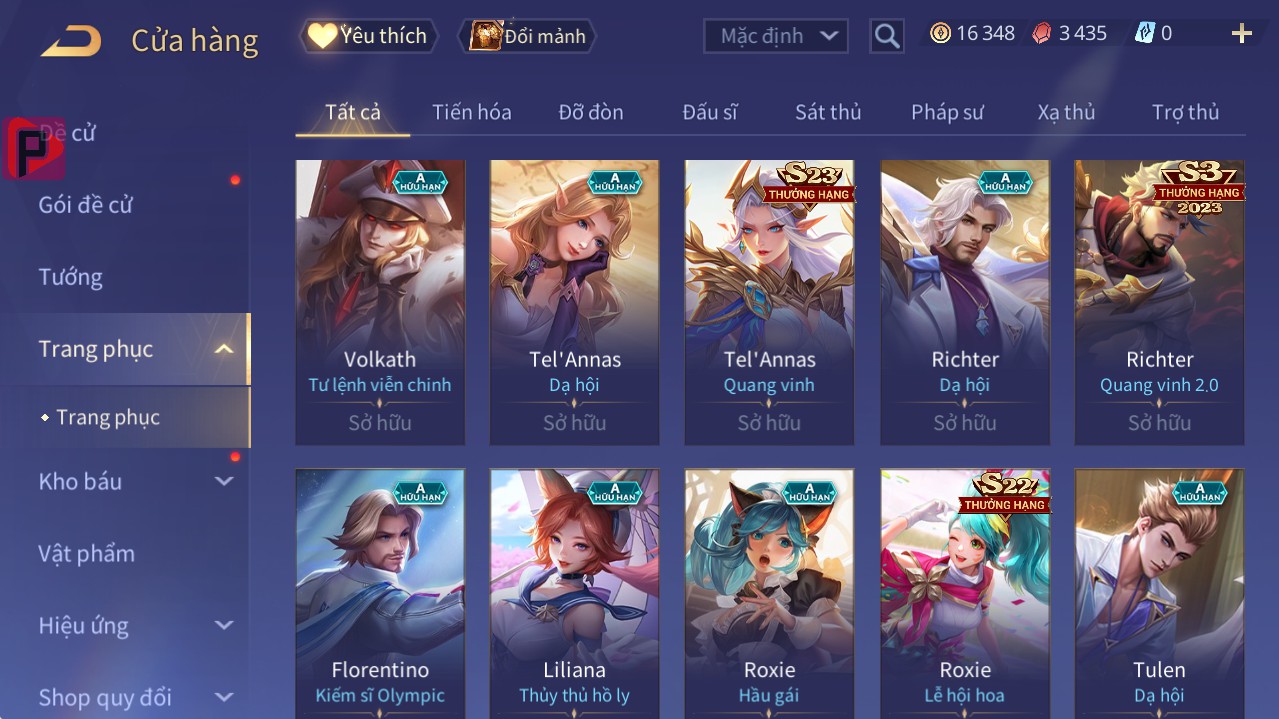Select Volkath Tư lệnh viễn chinh skin

point(380,302)
